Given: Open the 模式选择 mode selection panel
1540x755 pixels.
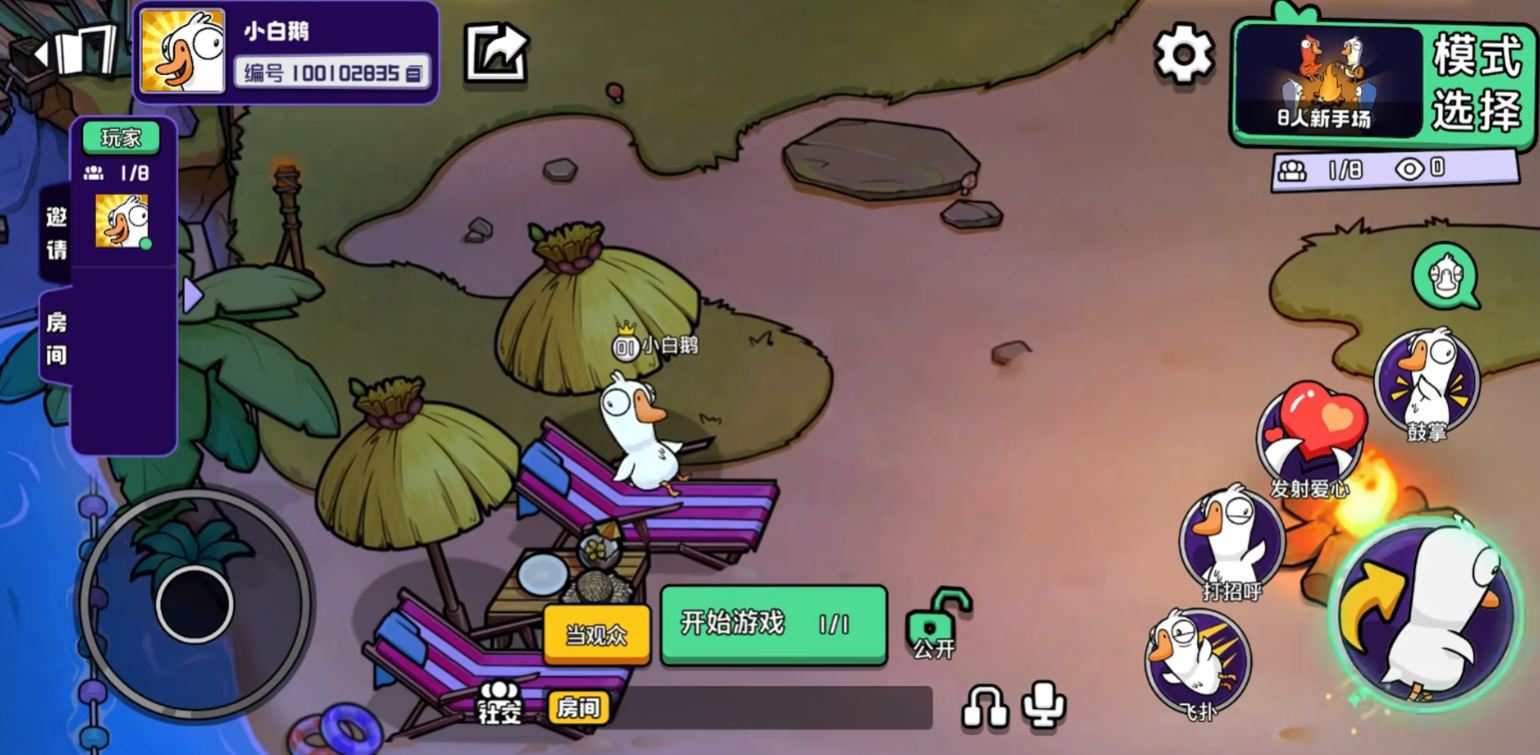Looking at the screenshot, I should 1475,82.
